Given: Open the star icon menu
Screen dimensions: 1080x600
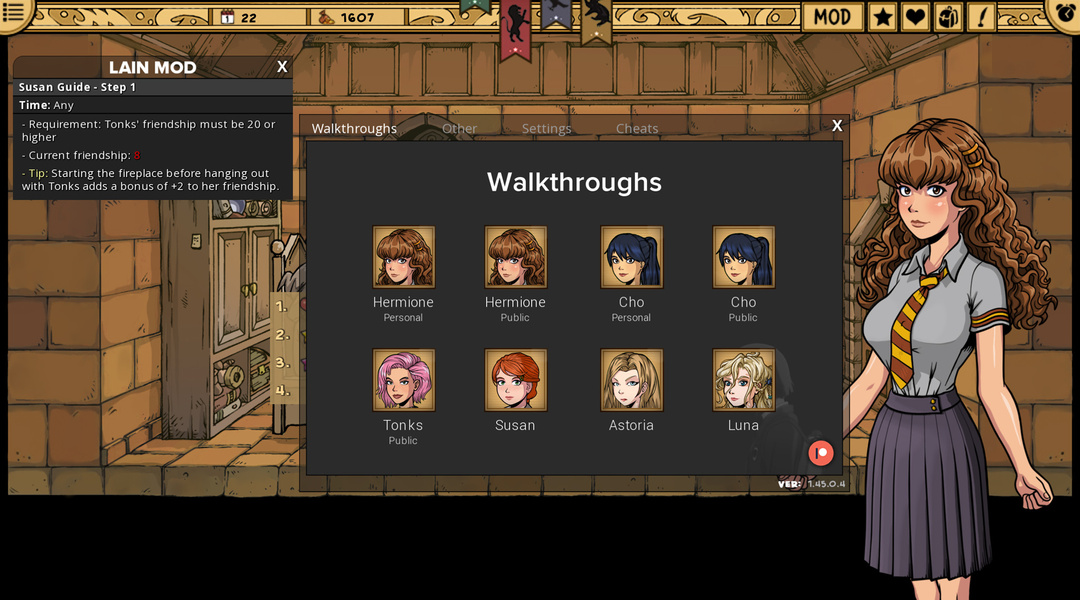Looking at the screenshot, I should pos(882,17).
